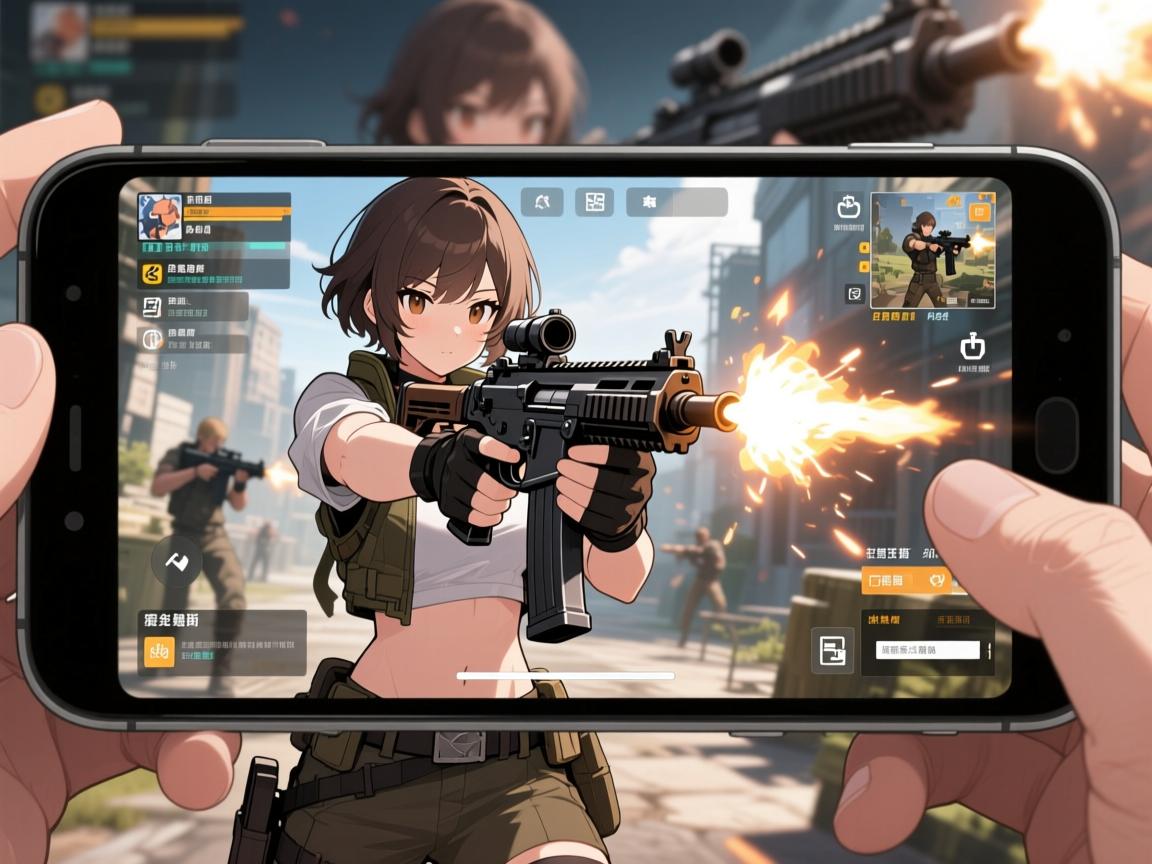Tap the orange square button inside minimap
Viewport: 1152px width, 864px height.
tap(980, 211)
